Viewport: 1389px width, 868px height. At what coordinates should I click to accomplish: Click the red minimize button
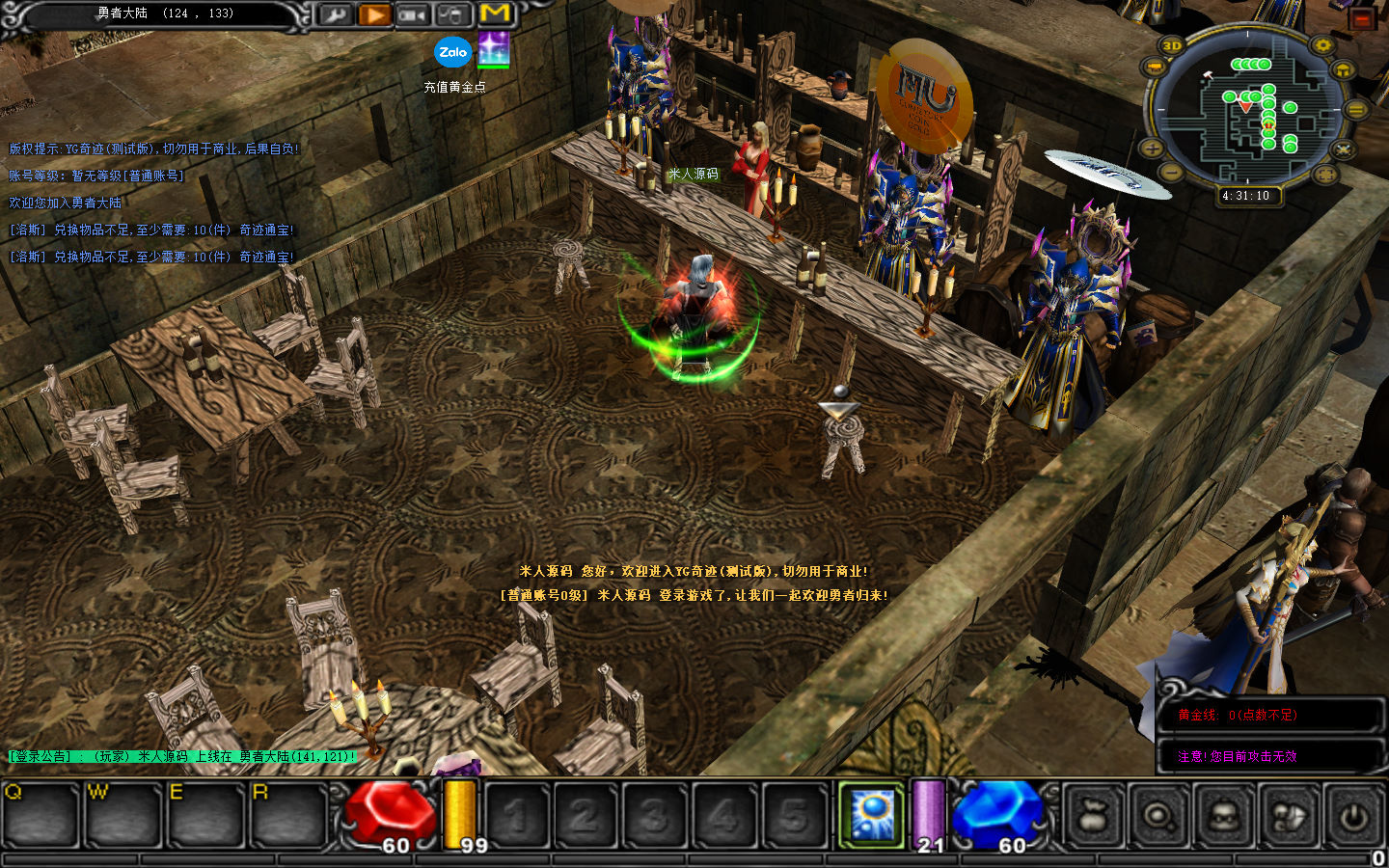coord(1362,18)
